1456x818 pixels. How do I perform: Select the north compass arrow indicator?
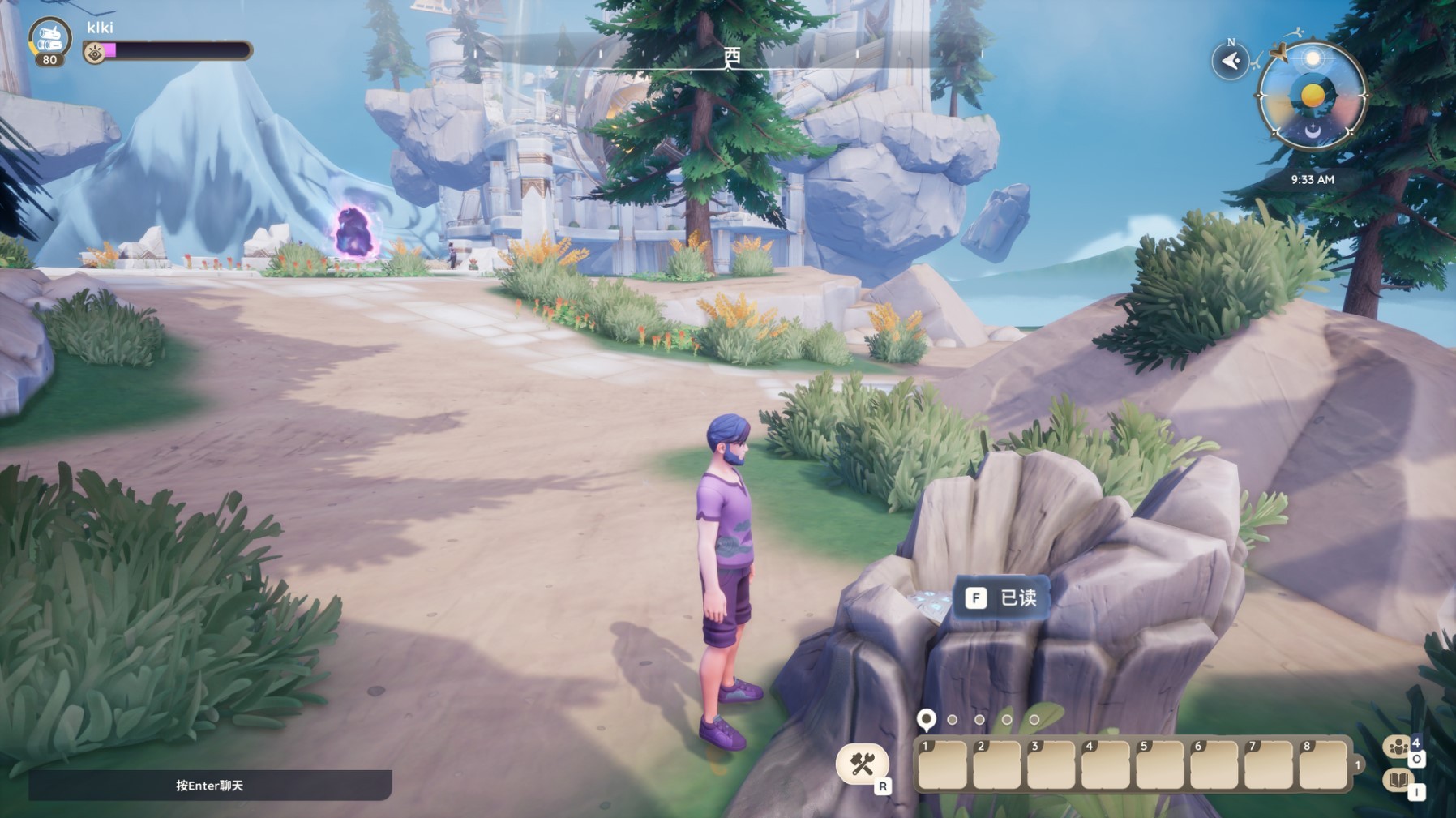(1230, 62)
